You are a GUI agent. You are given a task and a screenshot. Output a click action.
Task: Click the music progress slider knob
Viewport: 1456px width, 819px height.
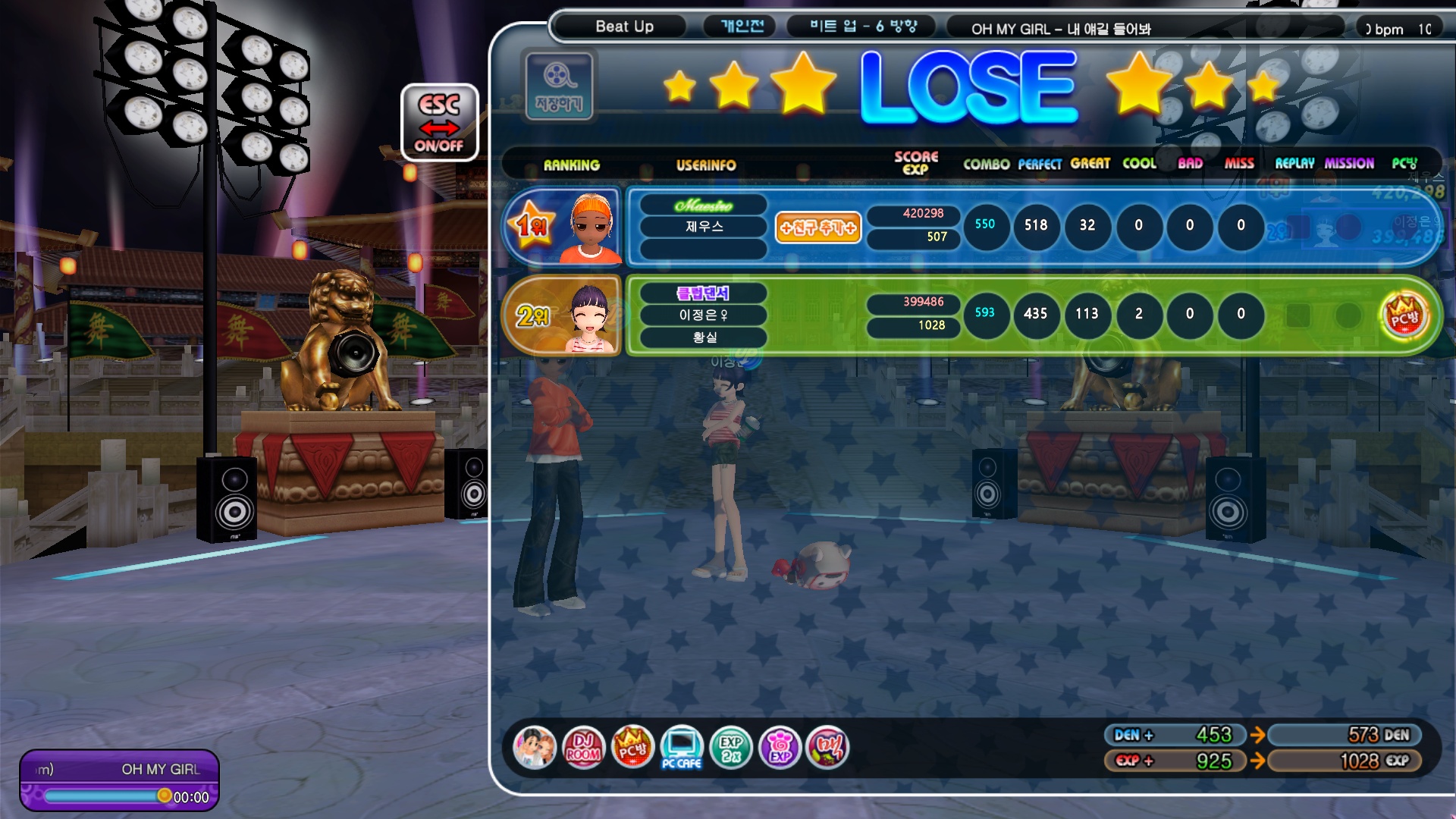pyautogui.click(x=164, y=795)
